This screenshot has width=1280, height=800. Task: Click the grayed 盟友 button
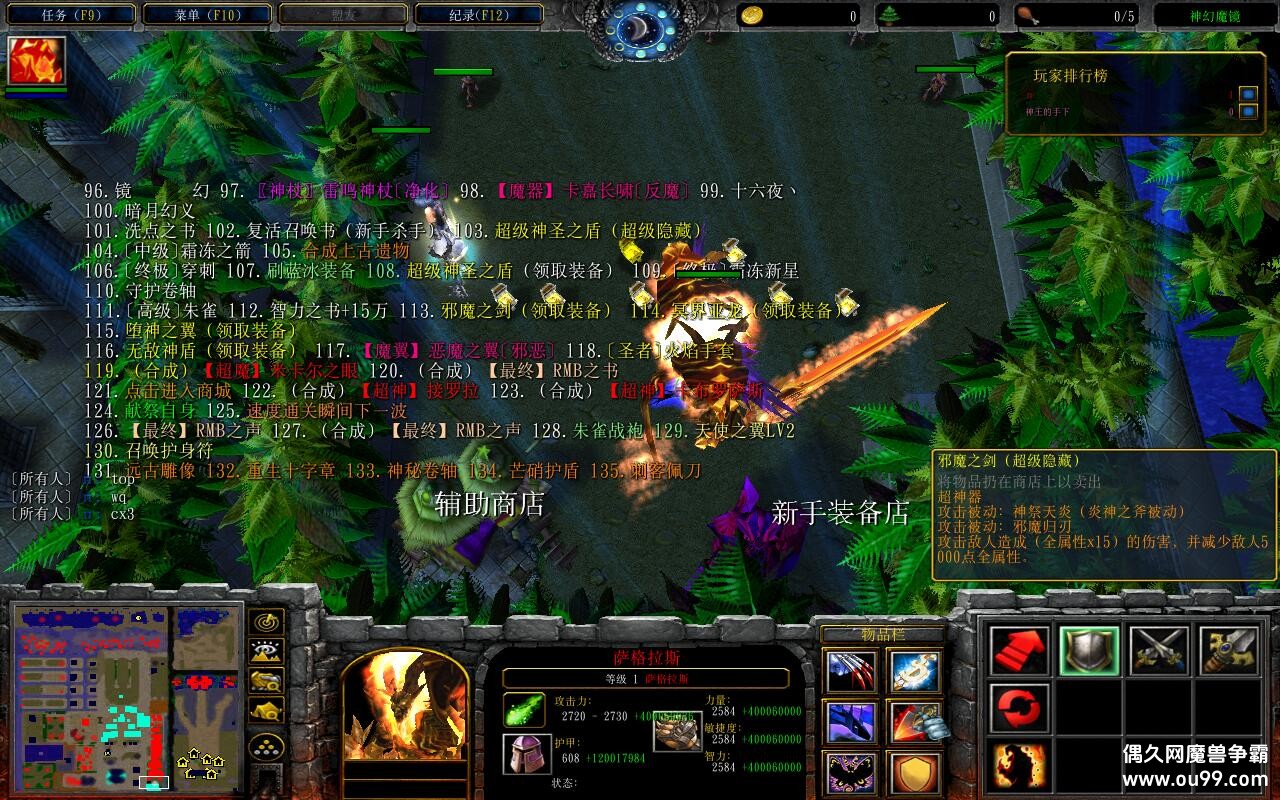[345, 13]
